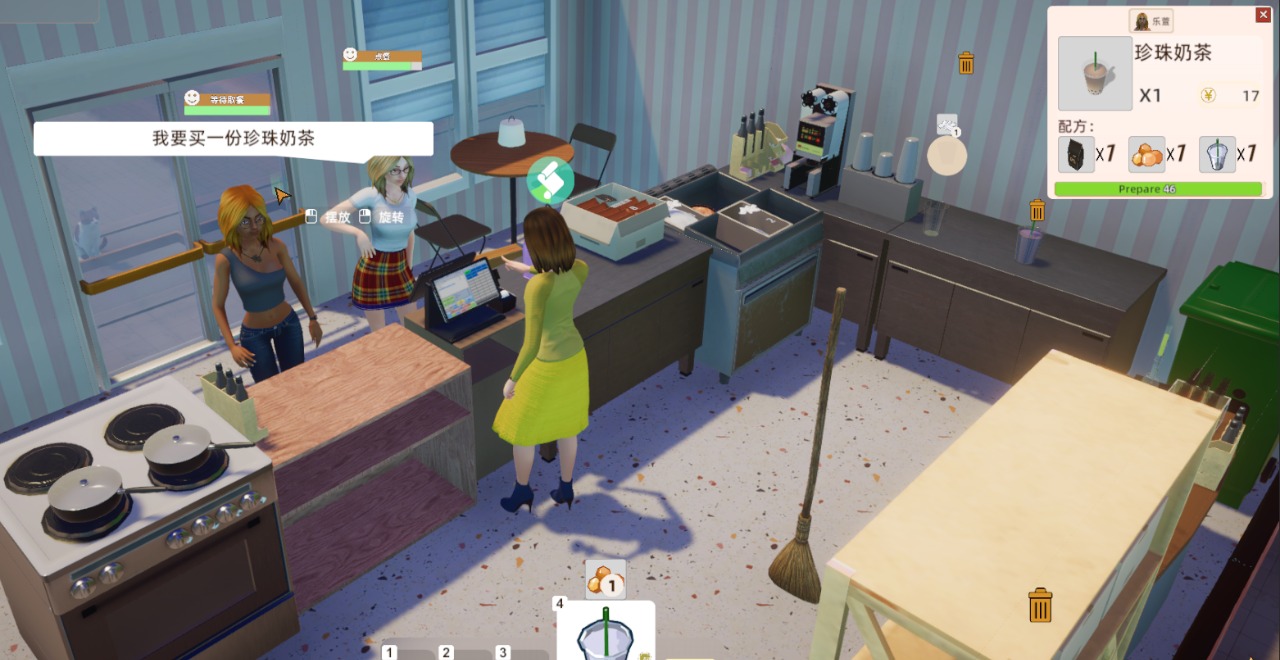Choose hotbar slot 4 holding the cup

[605, 632]
